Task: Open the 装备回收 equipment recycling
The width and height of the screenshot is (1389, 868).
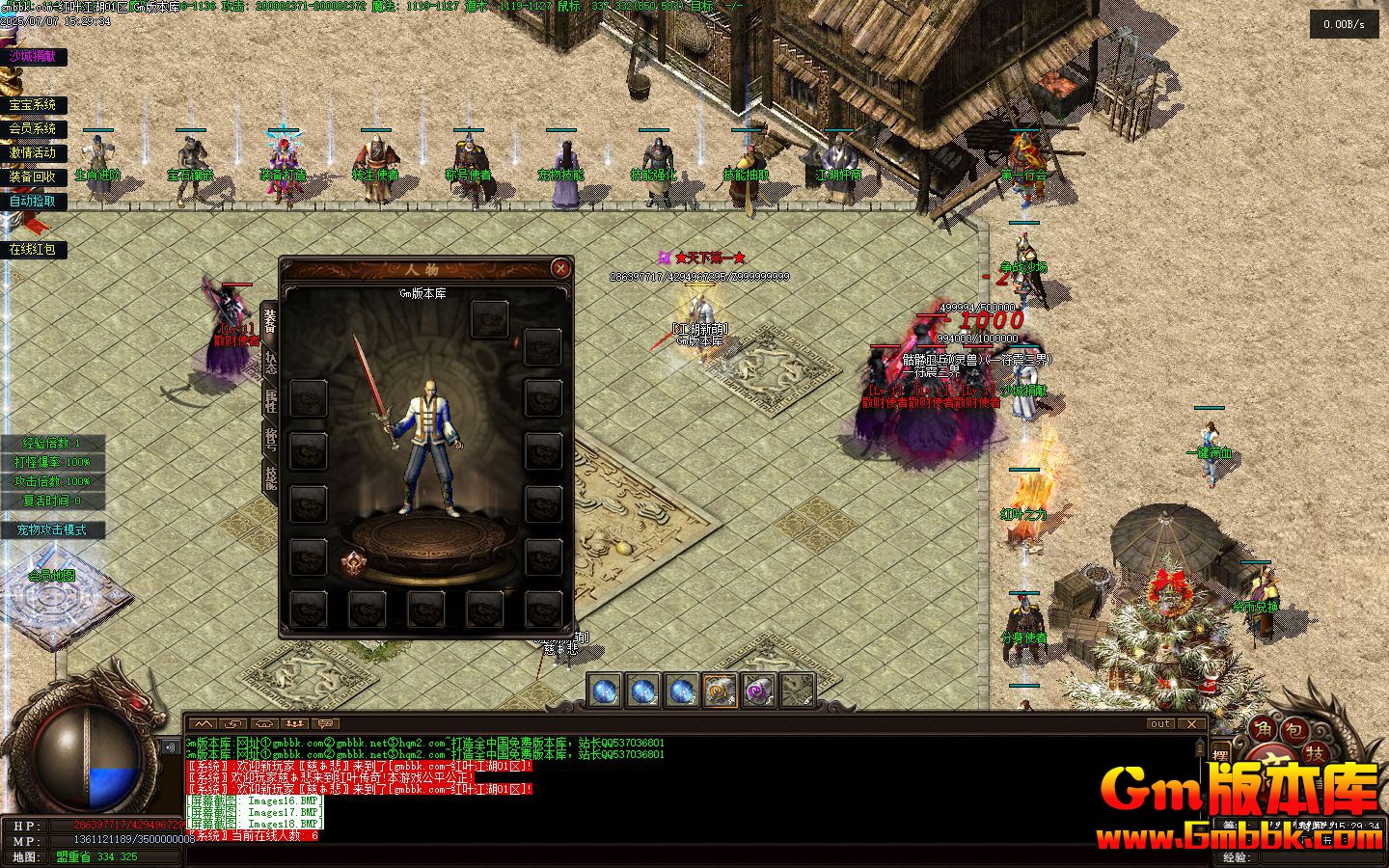Action: [33, 176]
